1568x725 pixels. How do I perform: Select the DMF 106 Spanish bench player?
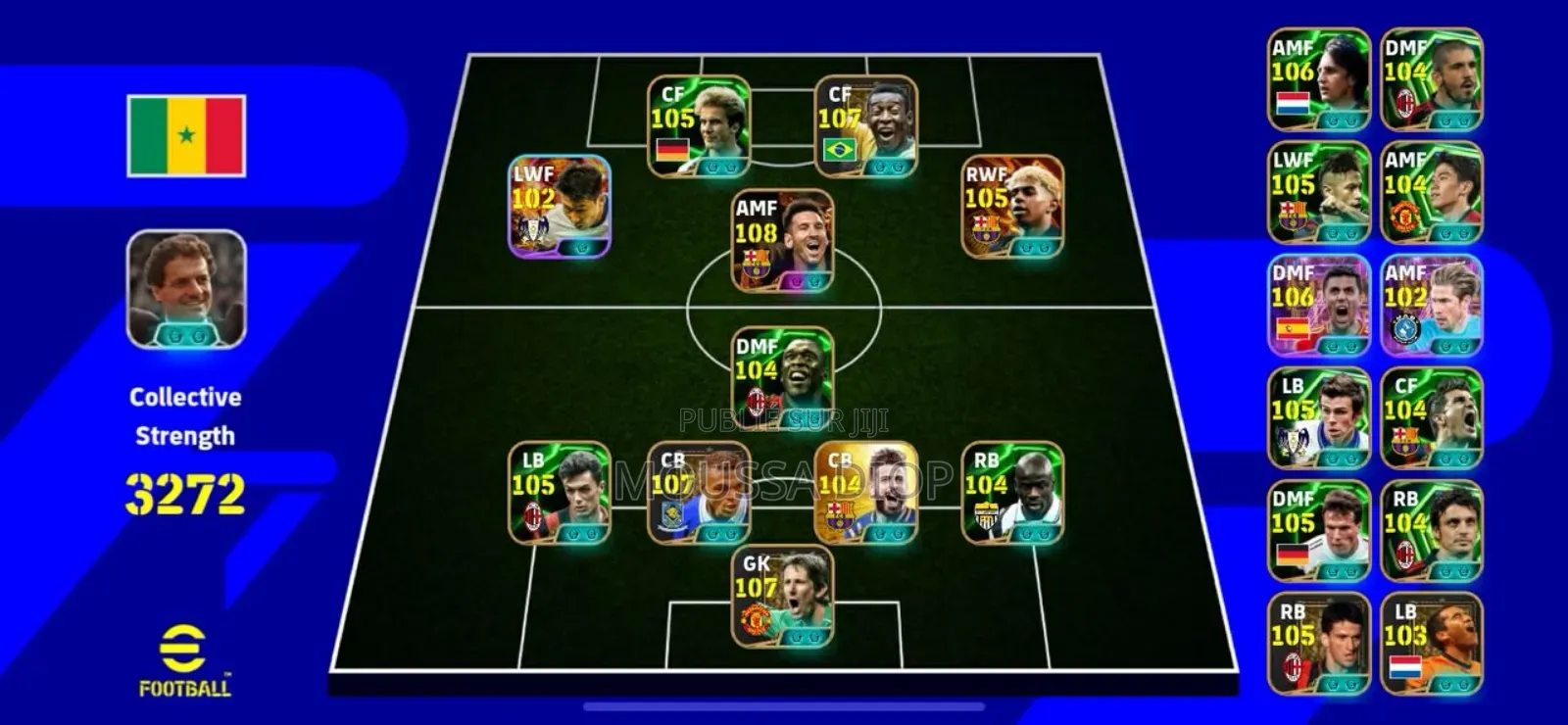1318,304
